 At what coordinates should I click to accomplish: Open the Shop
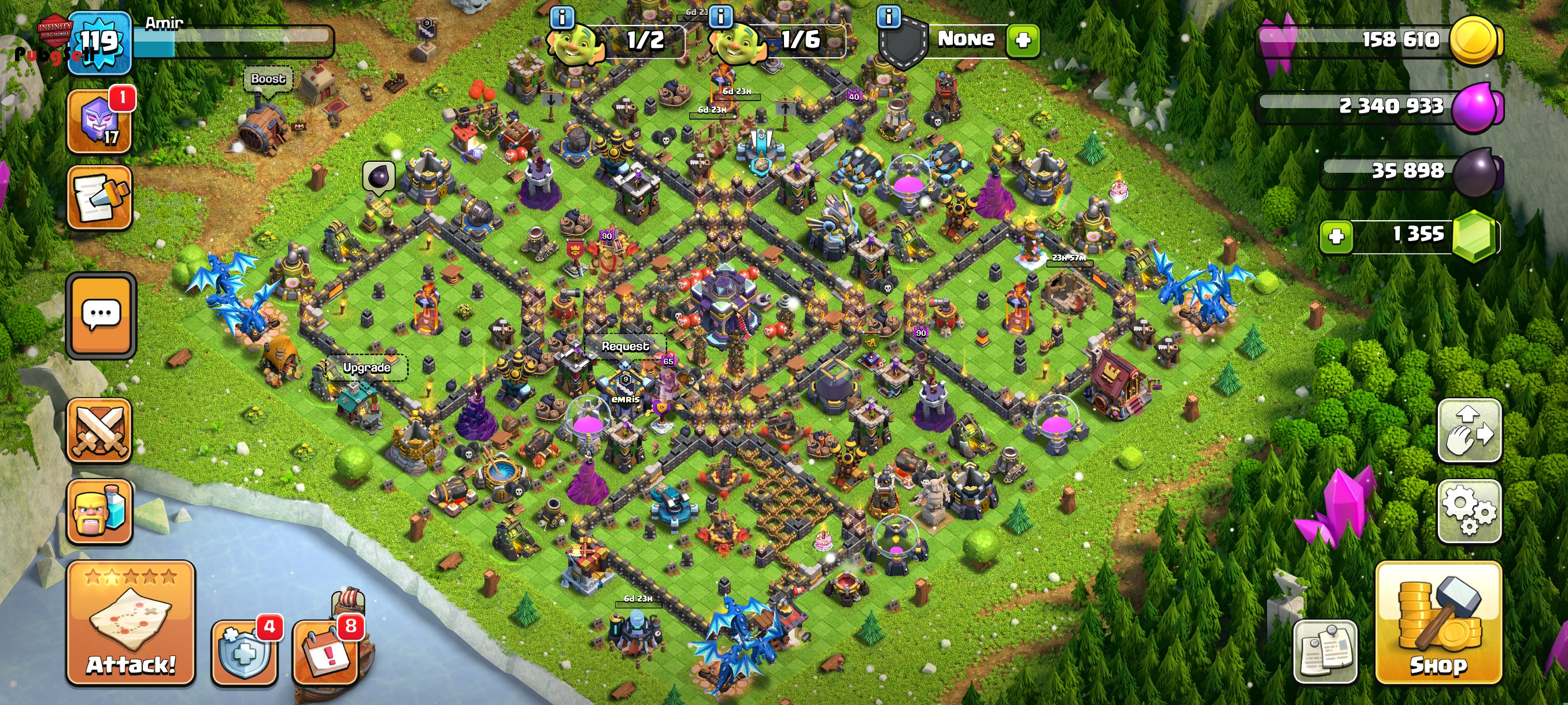[x=1438, y=623]
